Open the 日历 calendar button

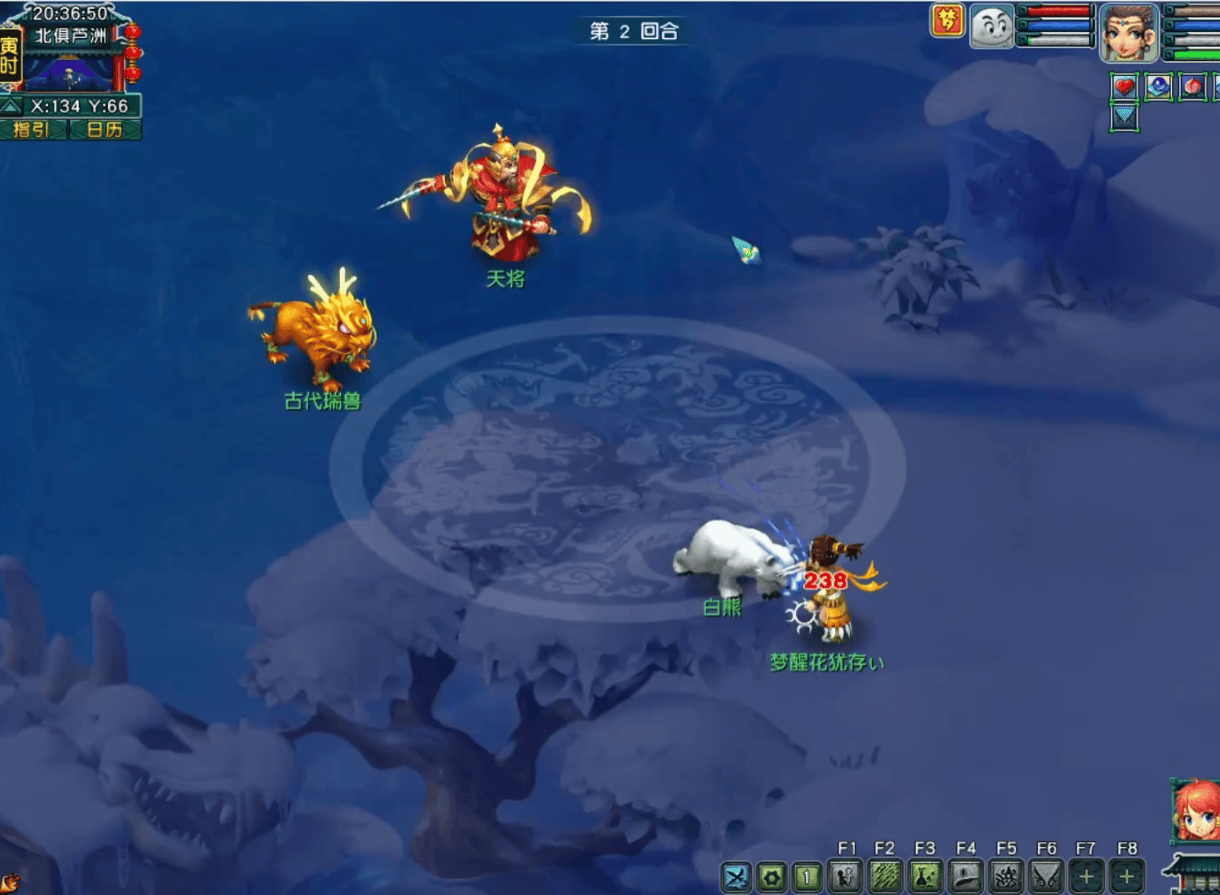tap(105, 130)
